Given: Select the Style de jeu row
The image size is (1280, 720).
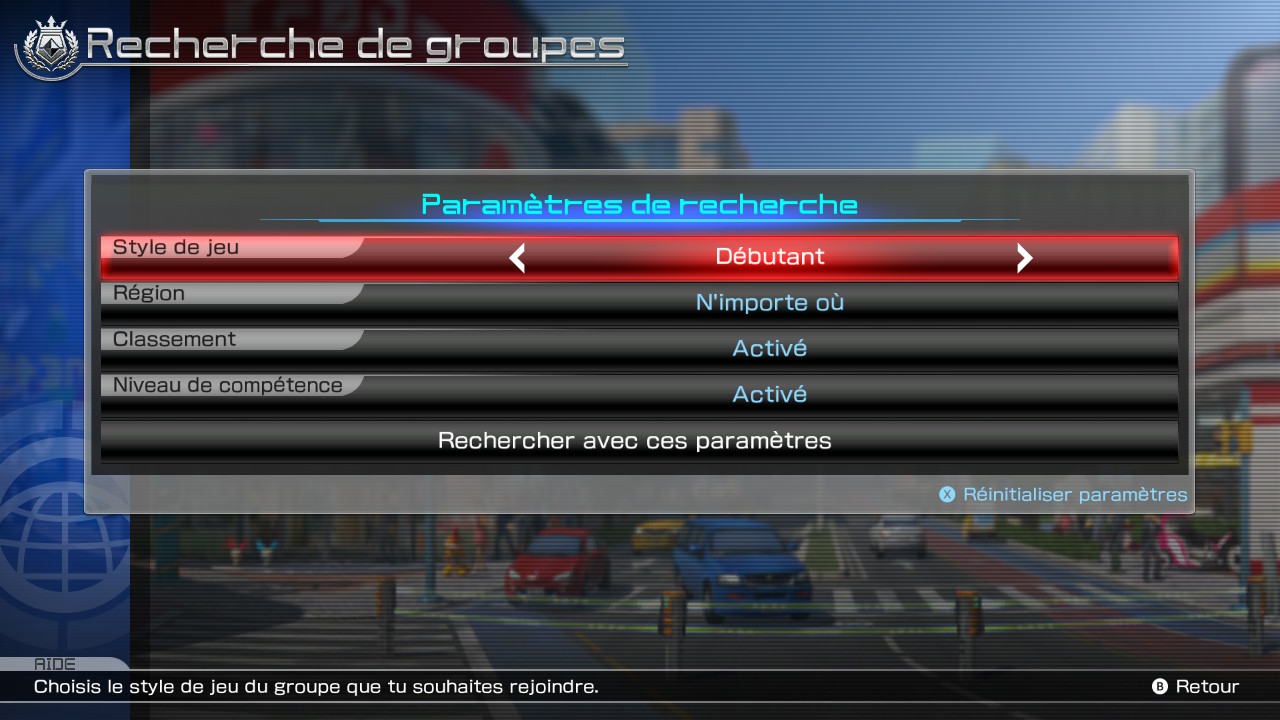Looking at the screenshot, I should (640, 257).
